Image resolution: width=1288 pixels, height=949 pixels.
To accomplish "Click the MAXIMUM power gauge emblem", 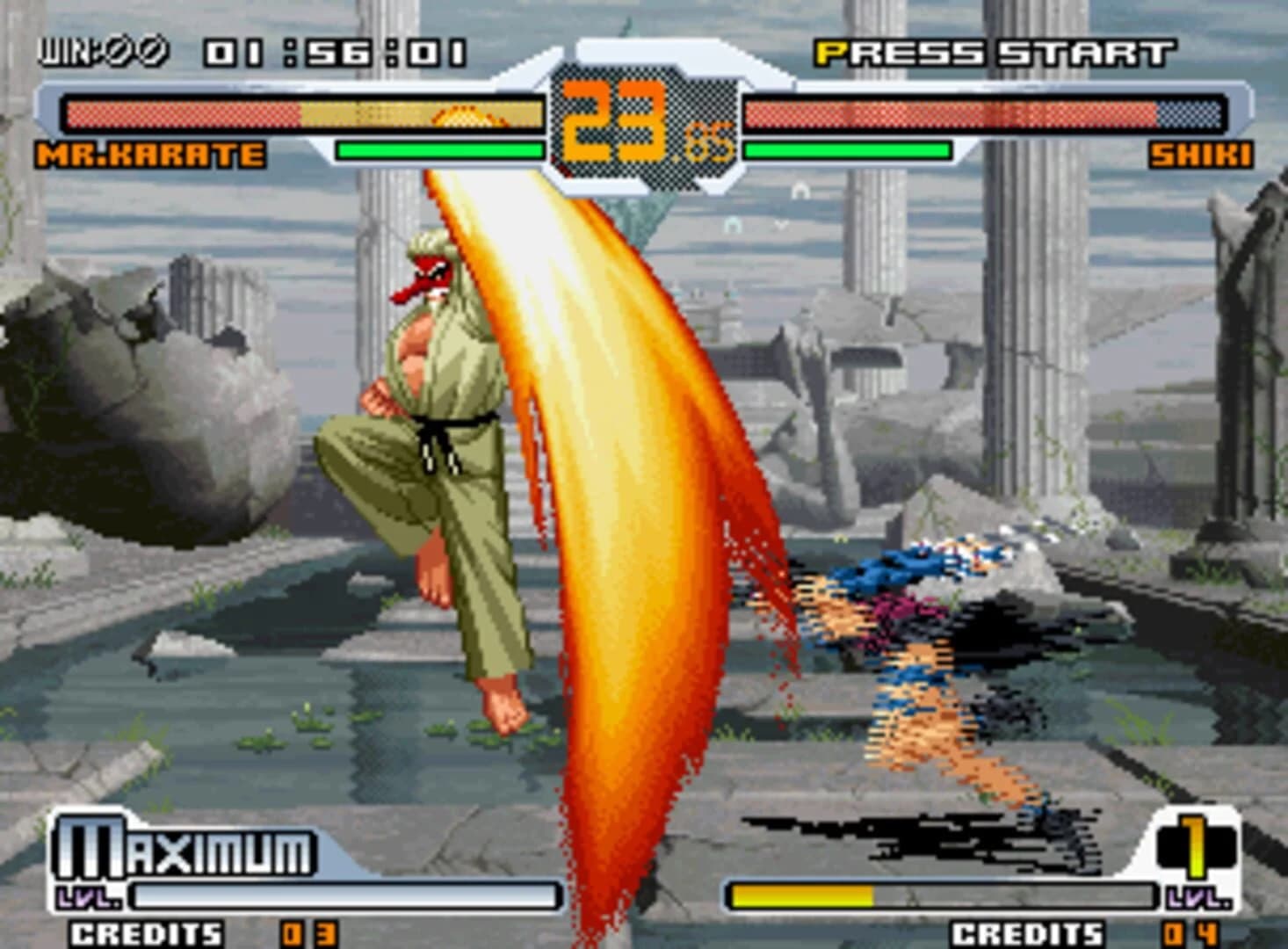I will point(185,846).
